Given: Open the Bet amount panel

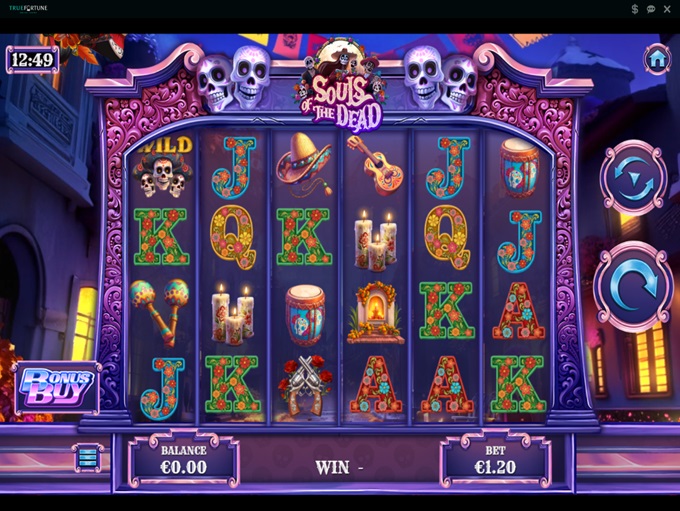Looking at the screenshot, I should click(x=494, y=460).
